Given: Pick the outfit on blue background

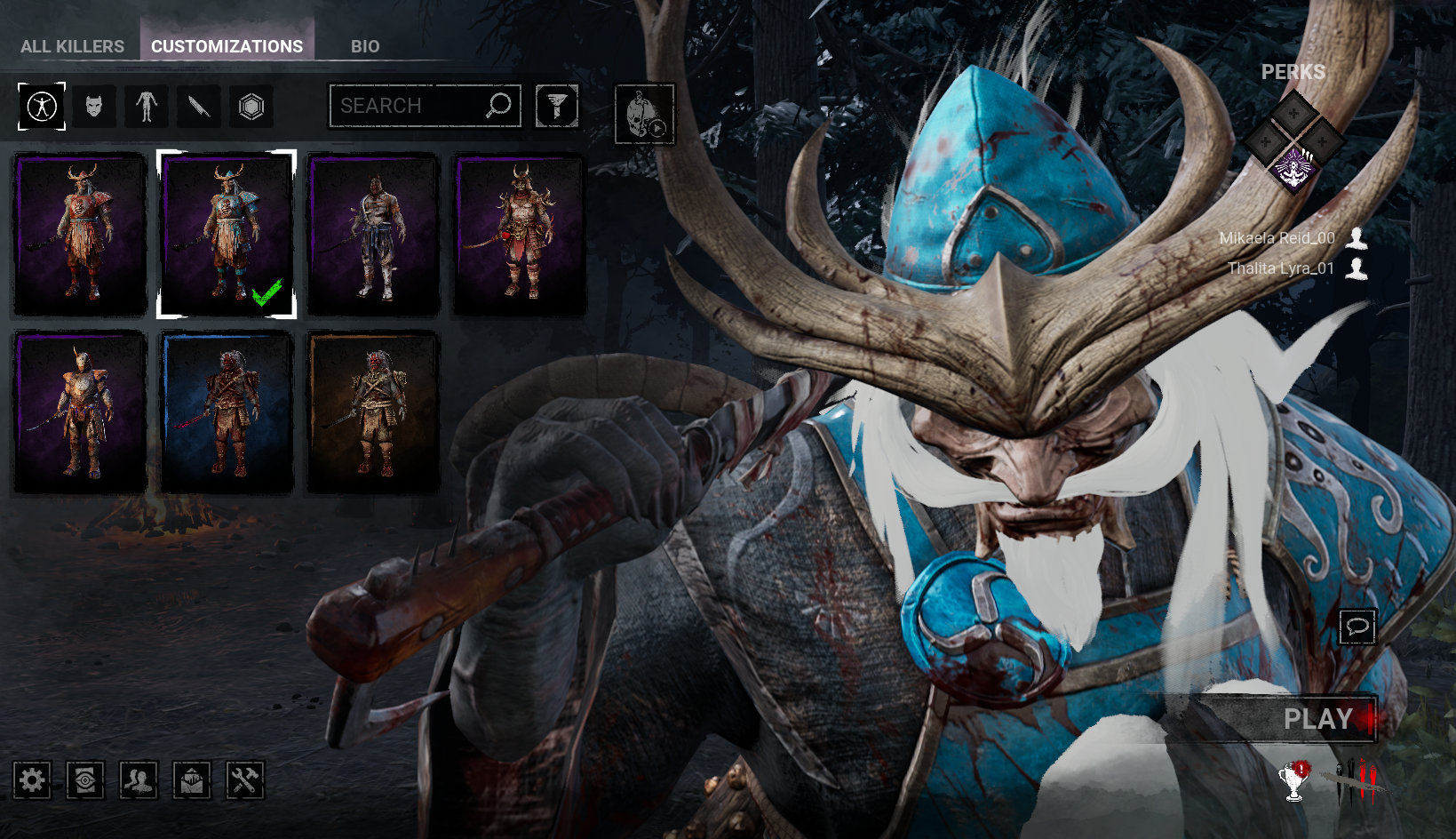Looking at the screenshot, I should 227,412.
